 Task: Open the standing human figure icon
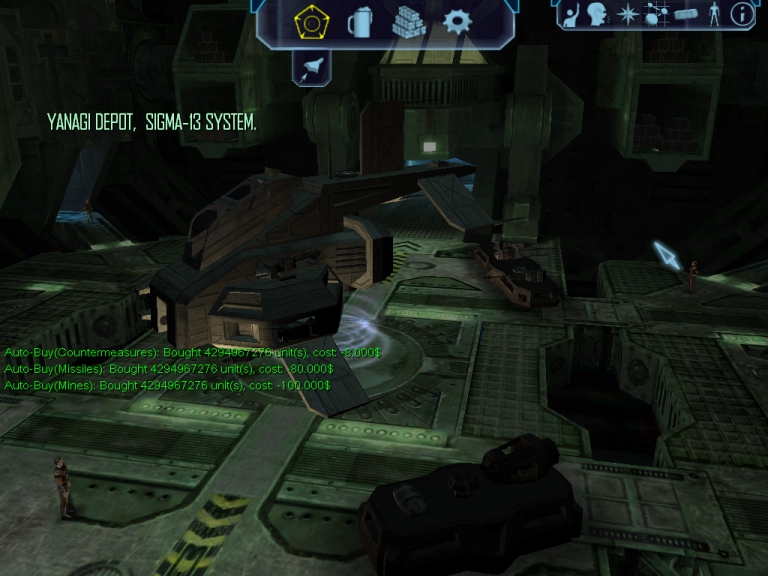tap(714, 14)
